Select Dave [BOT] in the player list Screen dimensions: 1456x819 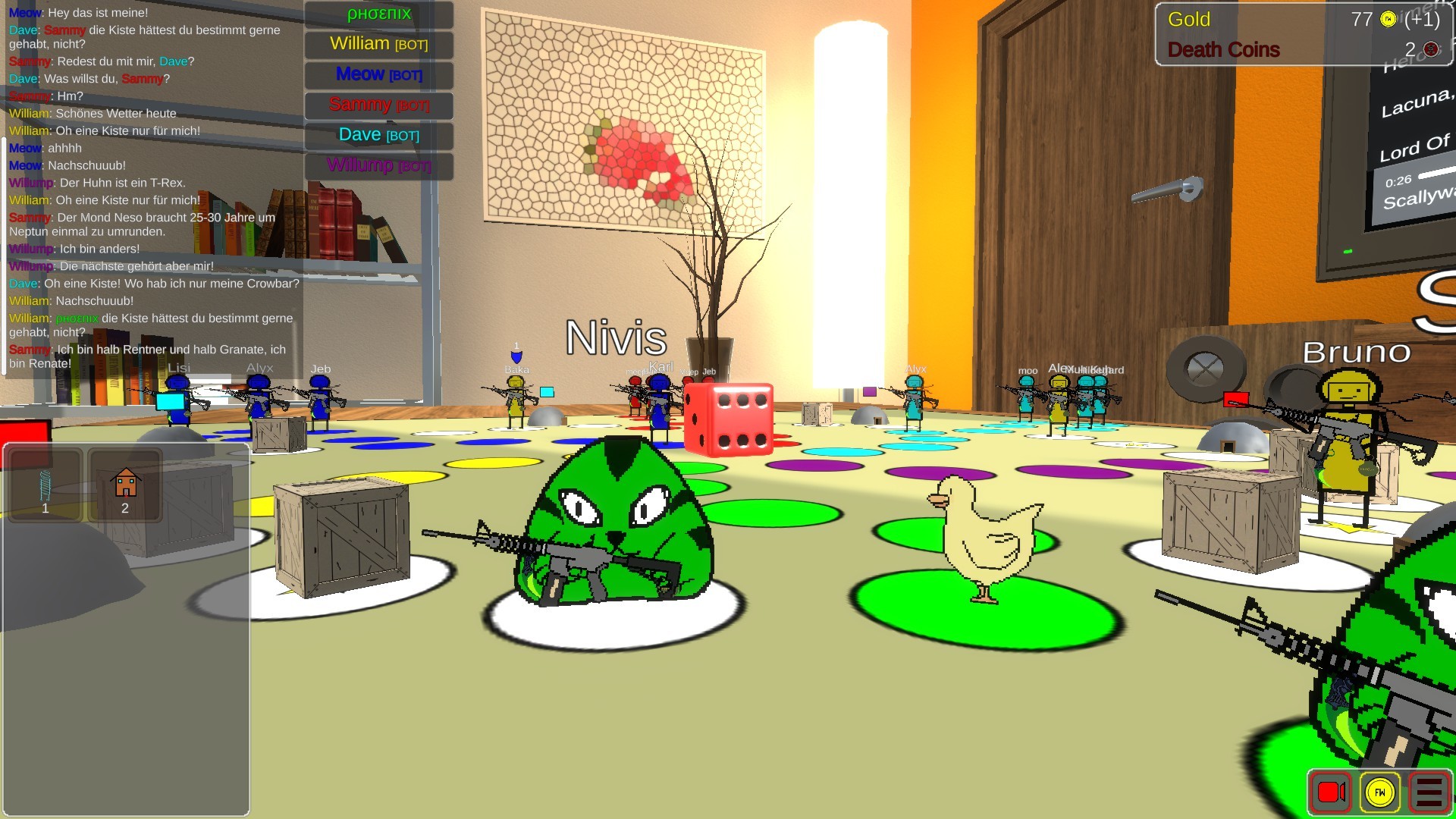(x=378, y=136)
